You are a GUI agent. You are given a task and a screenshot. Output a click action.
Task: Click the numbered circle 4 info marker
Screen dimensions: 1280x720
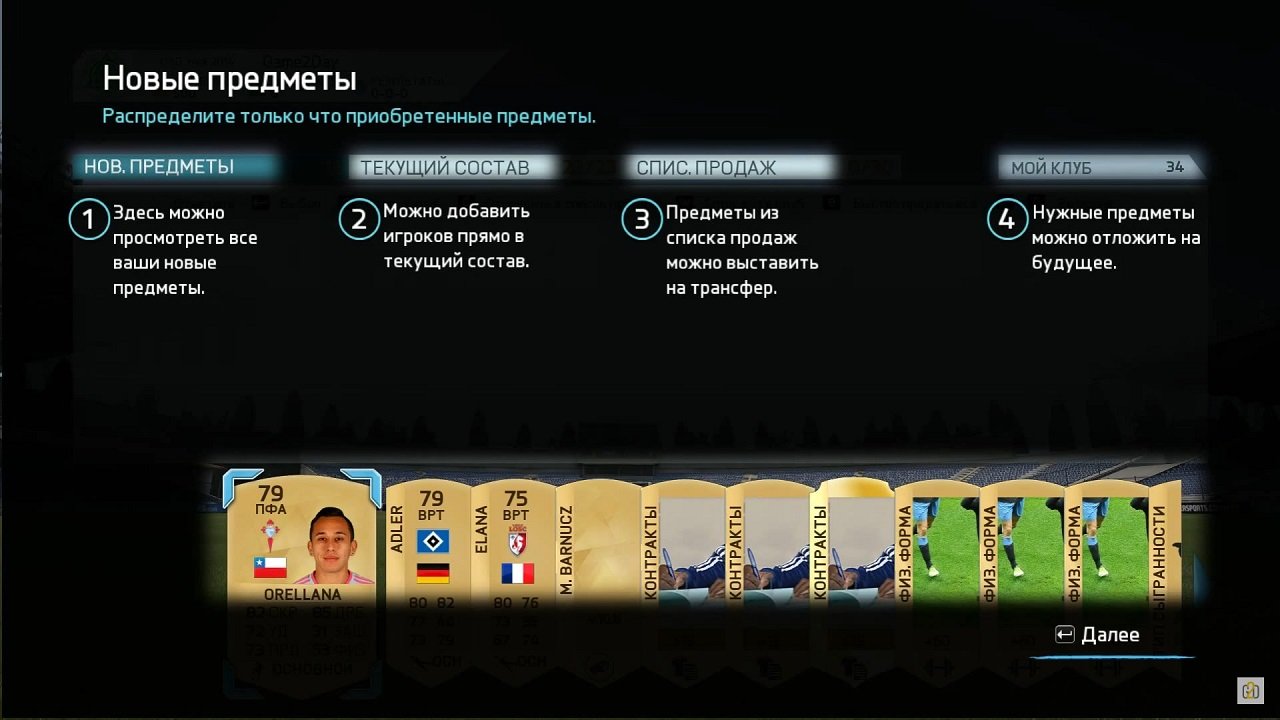pyautogui.click(x=1008, y=219)
